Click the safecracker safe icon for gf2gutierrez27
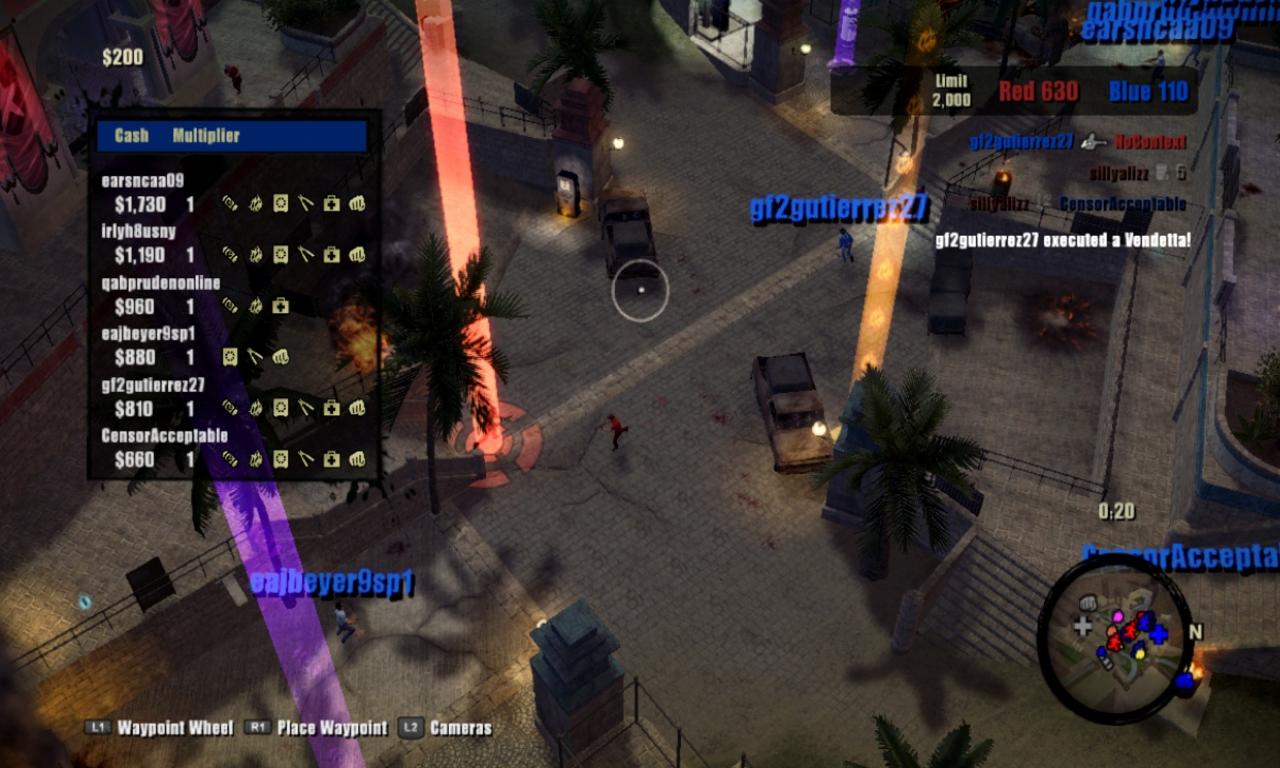 pos(280,407)
